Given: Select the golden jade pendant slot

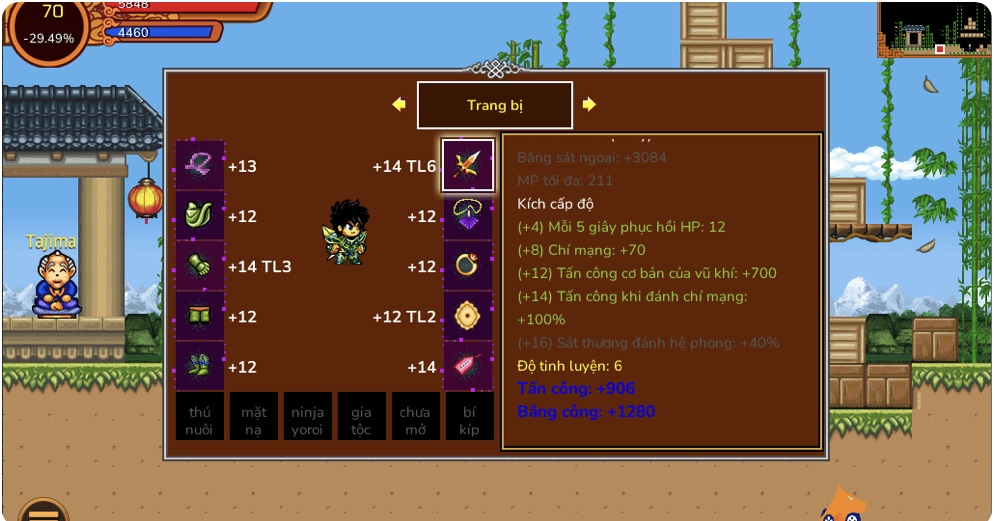Looking at the screenshot, I should point(468,316).
